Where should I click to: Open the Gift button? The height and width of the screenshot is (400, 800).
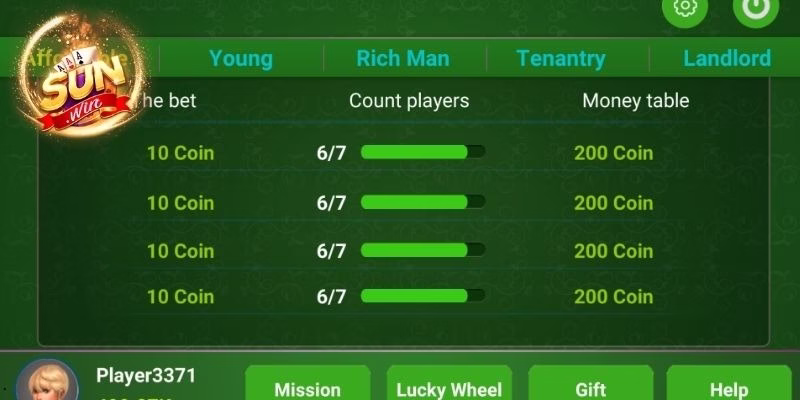[591, 385]
